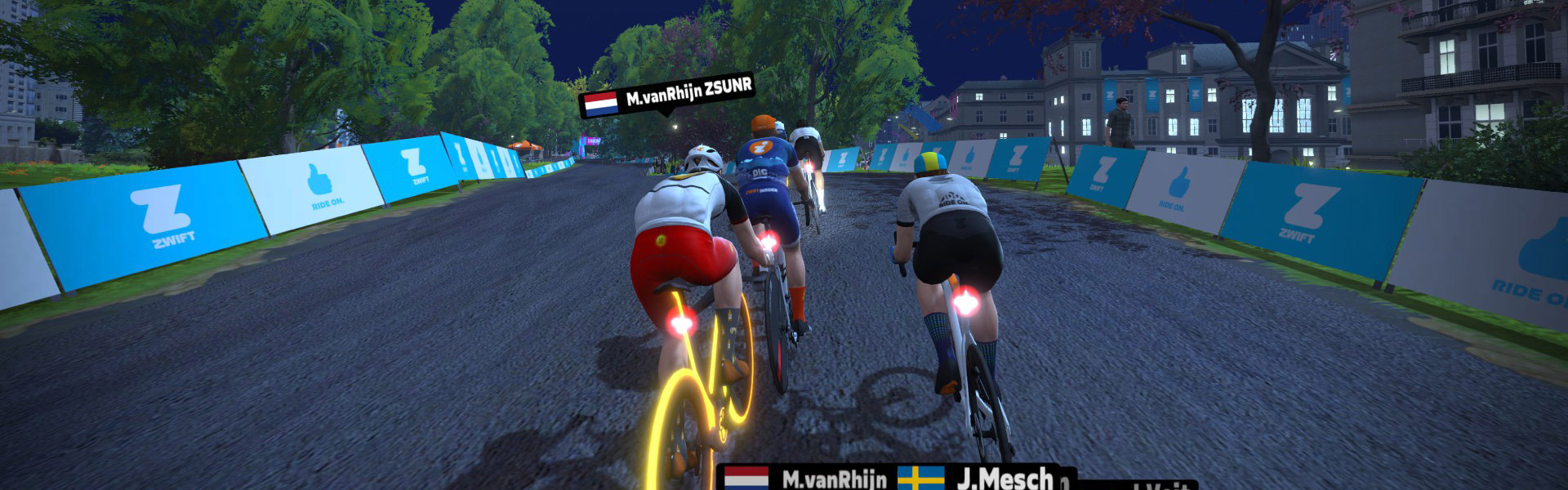
Task: Select the J.Mesch name label beside the Swedish flag
Action: click(x=1005, y=479)
